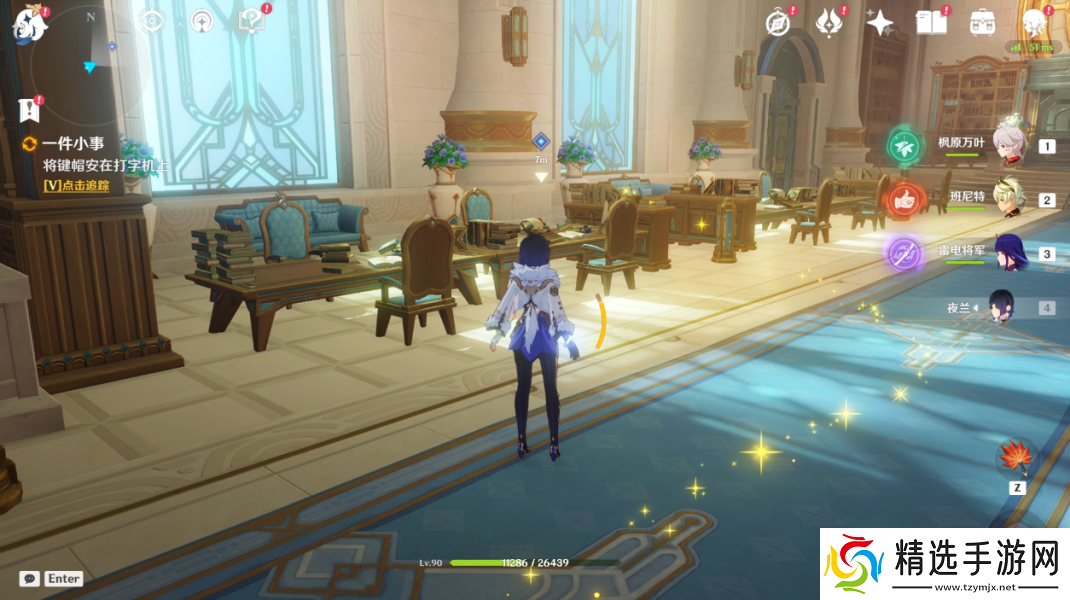Click the star-in-arch icon beside the minimap

(202, 20)
